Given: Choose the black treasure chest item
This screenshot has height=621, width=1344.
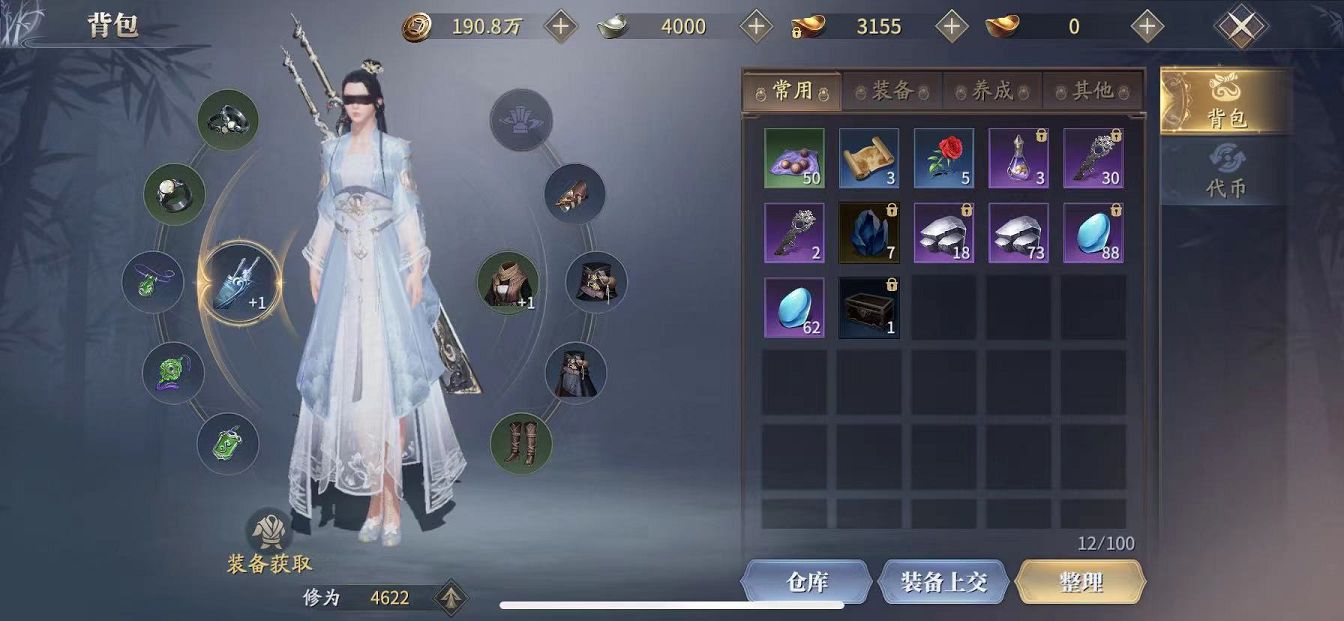Looking at the screenshot, I should (869, 307).
